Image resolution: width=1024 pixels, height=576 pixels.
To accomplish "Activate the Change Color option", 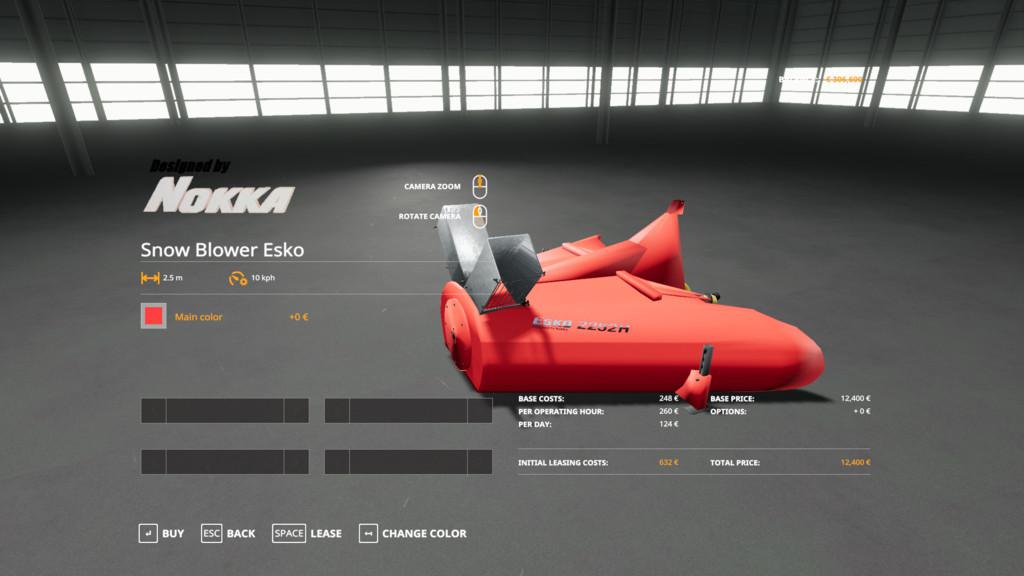I will [x=413, y=534].
